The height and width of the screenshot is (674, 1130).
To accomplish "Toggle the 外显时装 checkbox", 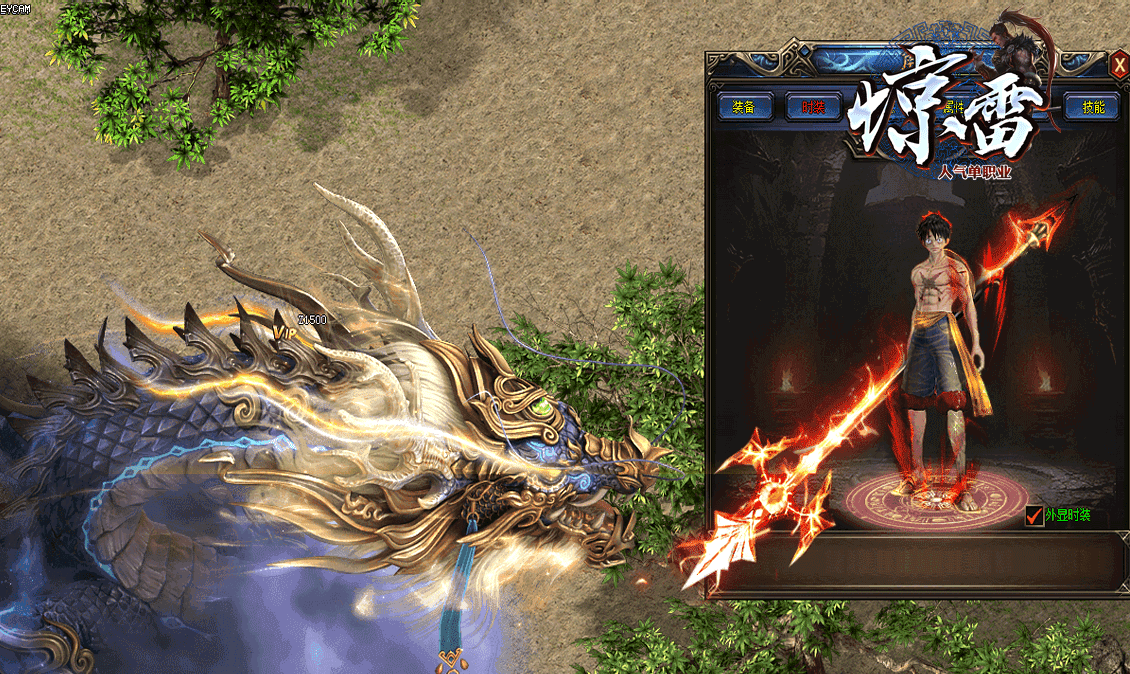I will [1035, 516].
